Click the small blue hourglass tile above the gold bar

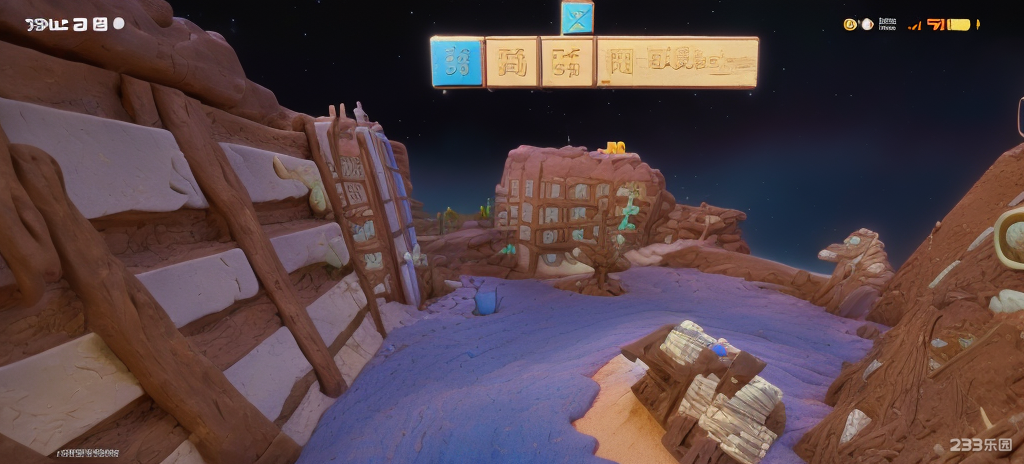(x=577, y=18)
